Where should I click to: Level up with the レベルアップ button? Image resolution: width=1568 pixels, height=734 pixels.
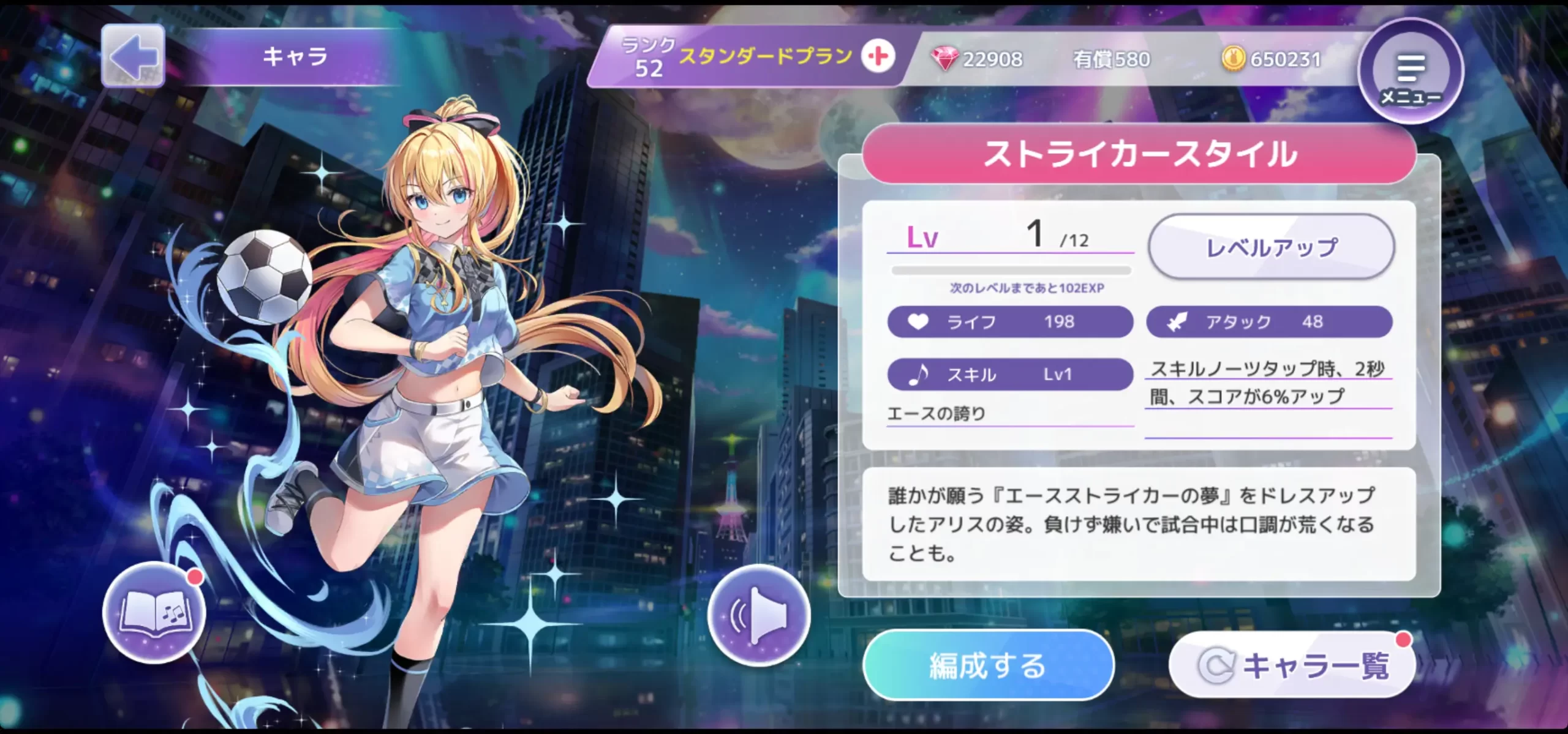pyautogui.click(x=1271, y=247)
